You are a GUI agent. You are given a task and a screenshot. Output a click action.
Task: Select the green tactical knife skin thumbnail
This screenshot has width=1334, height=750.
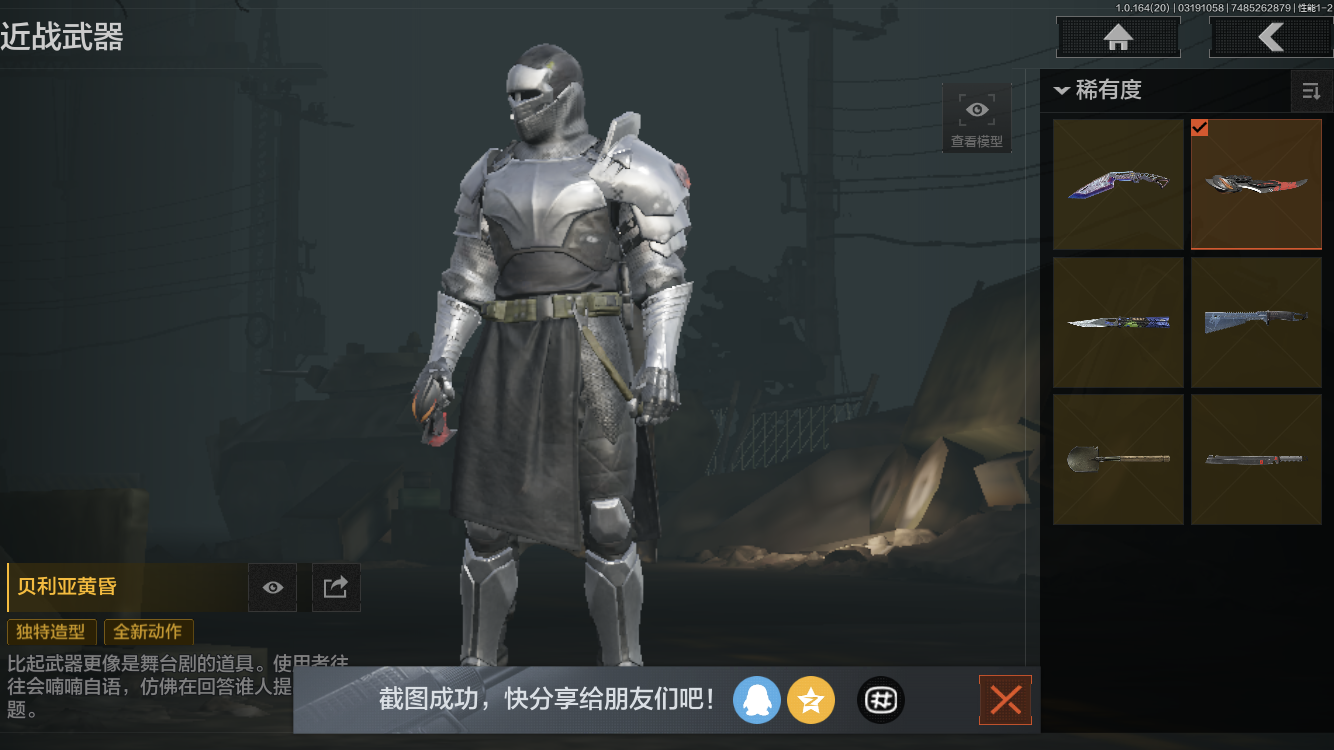coord(1118,321)
